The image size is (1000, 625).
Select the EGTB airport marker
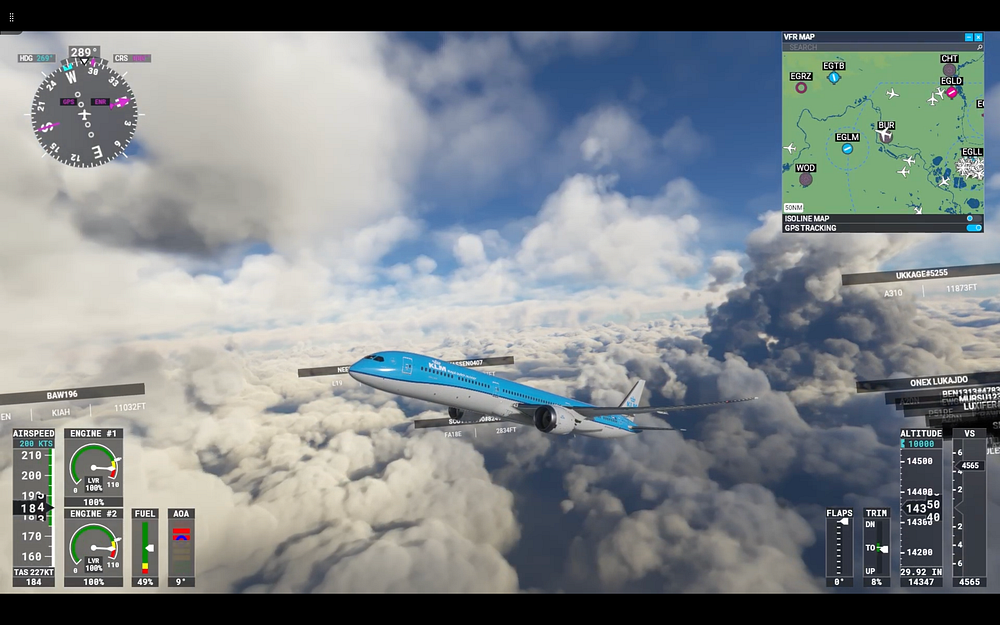833,77
